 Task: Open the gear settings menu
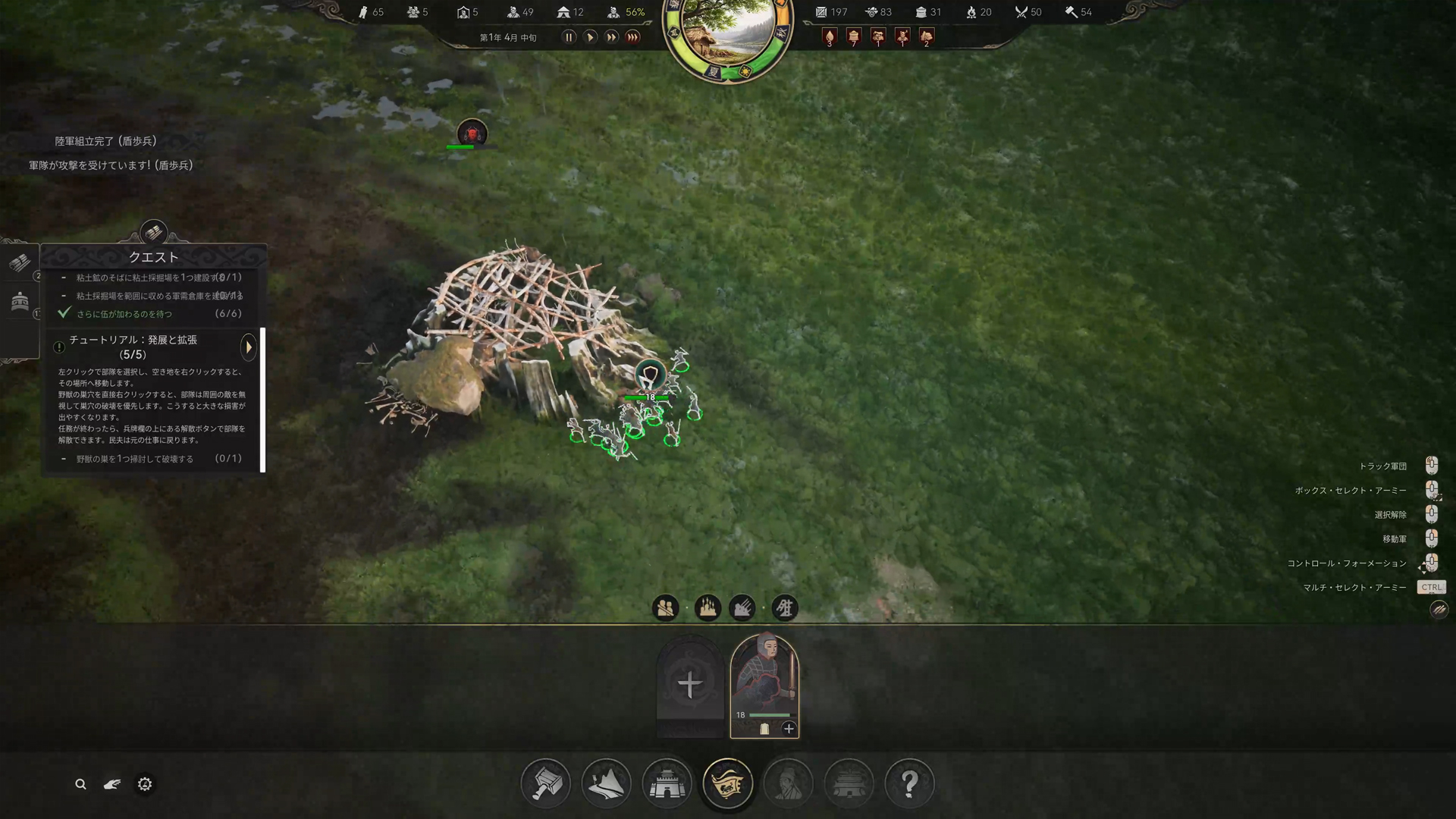(145, 784)
